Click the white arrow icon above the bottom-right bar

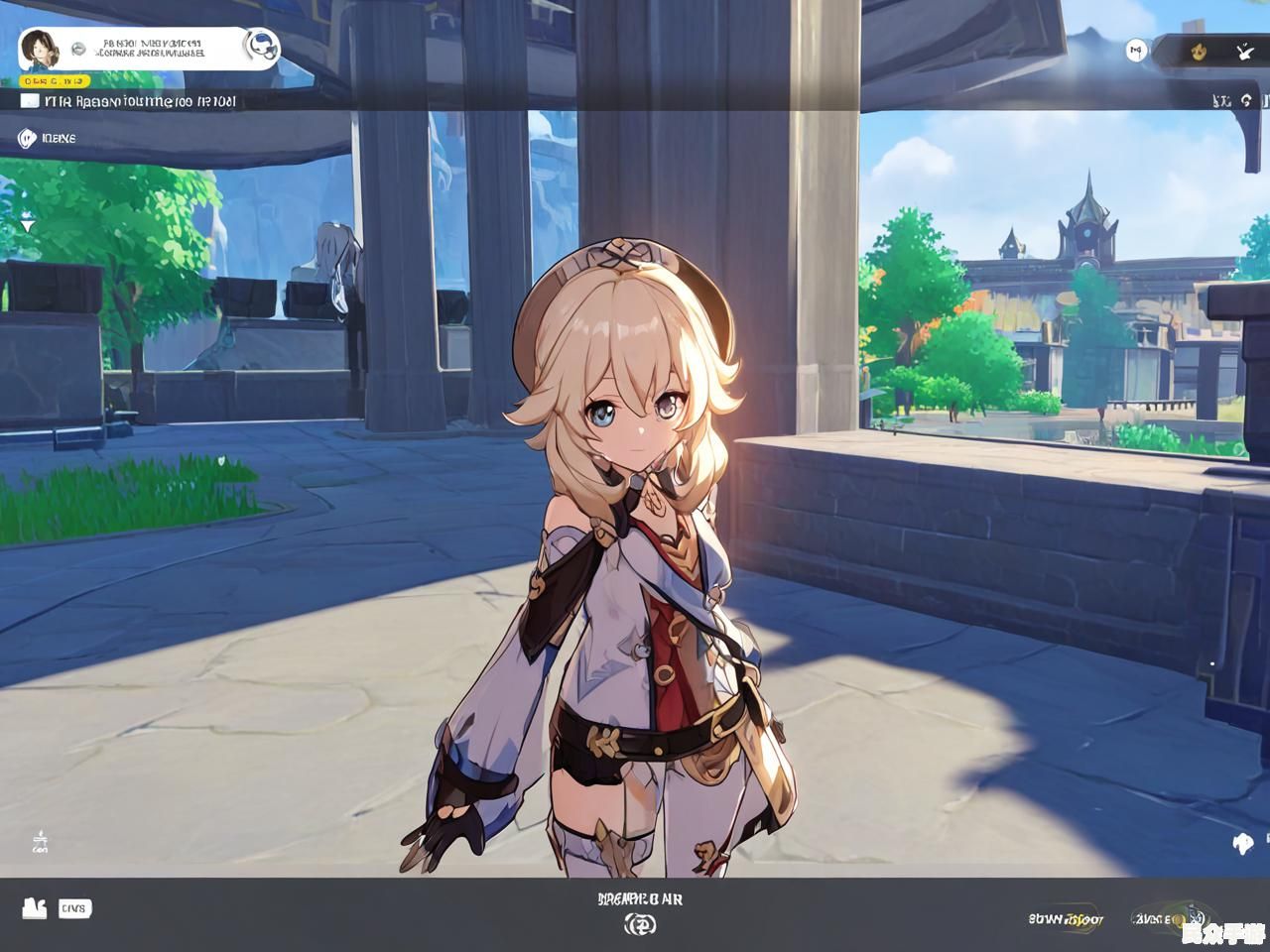click(x=1243, y=844)
